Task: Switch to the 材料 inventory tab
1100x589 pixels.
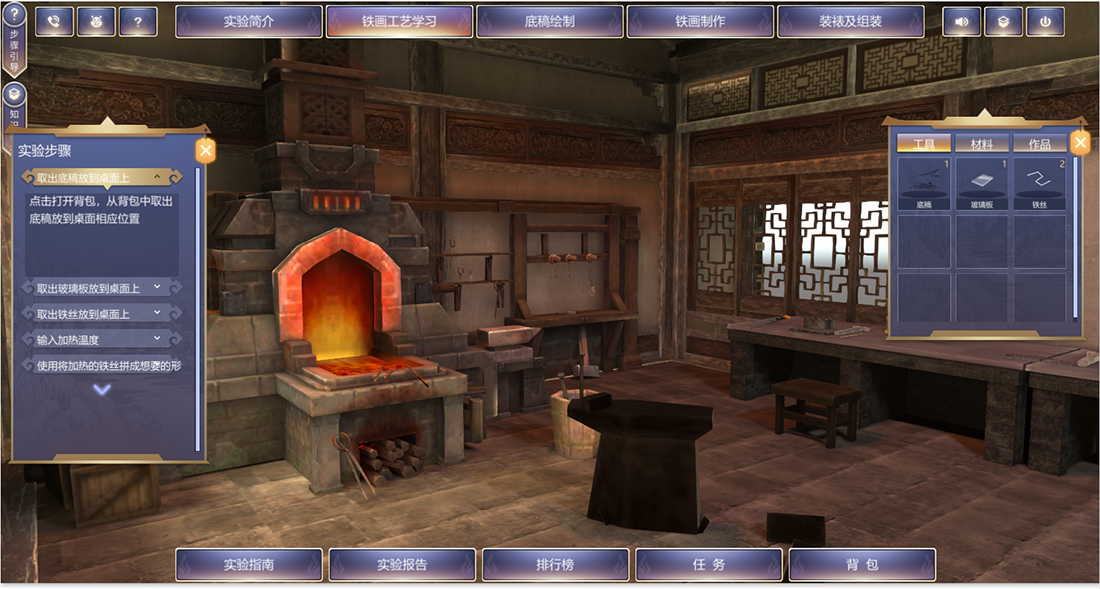Action: click(x=981, y=144)
